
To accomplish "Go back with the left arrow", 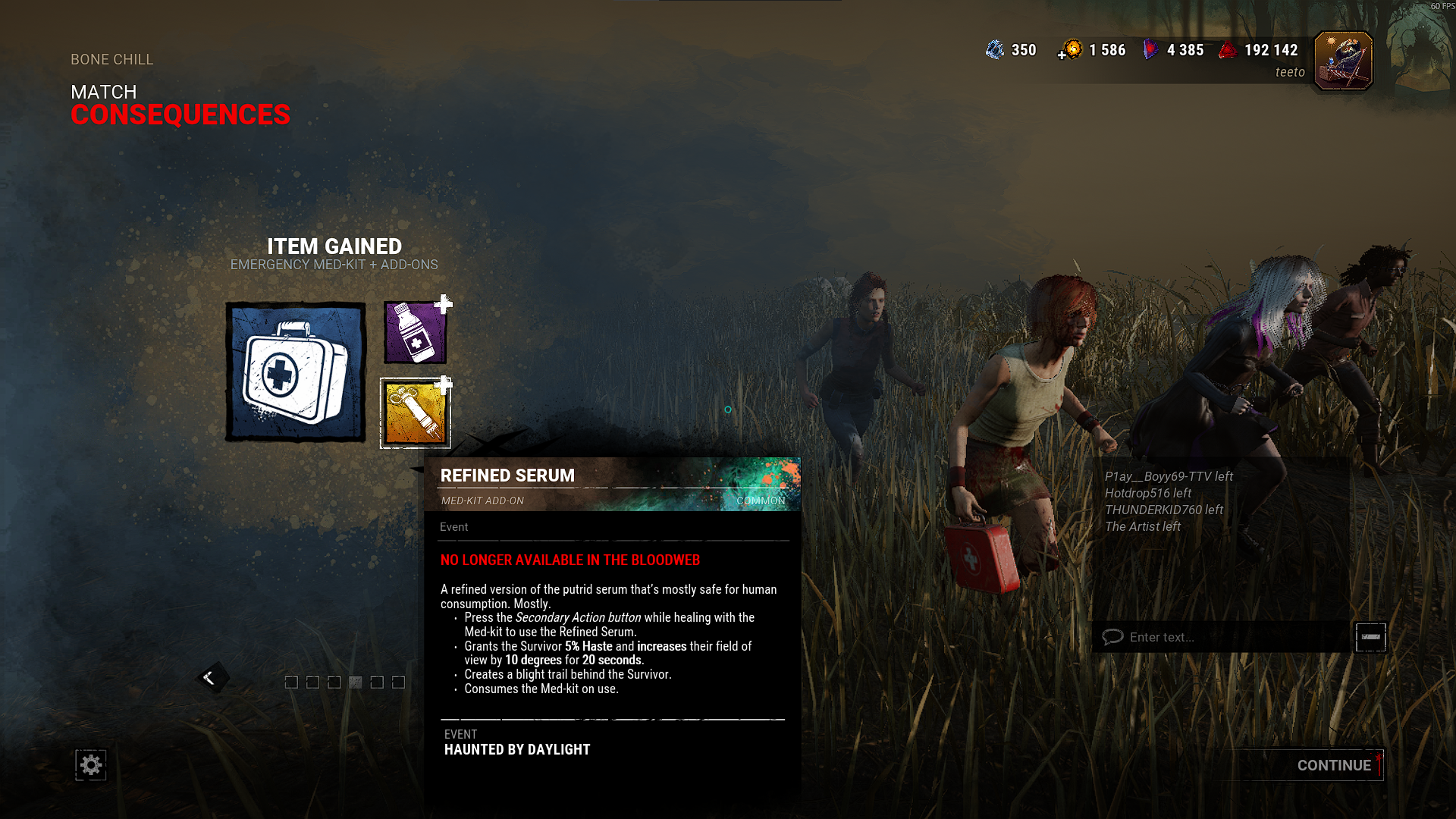I will tap(210, 678).
